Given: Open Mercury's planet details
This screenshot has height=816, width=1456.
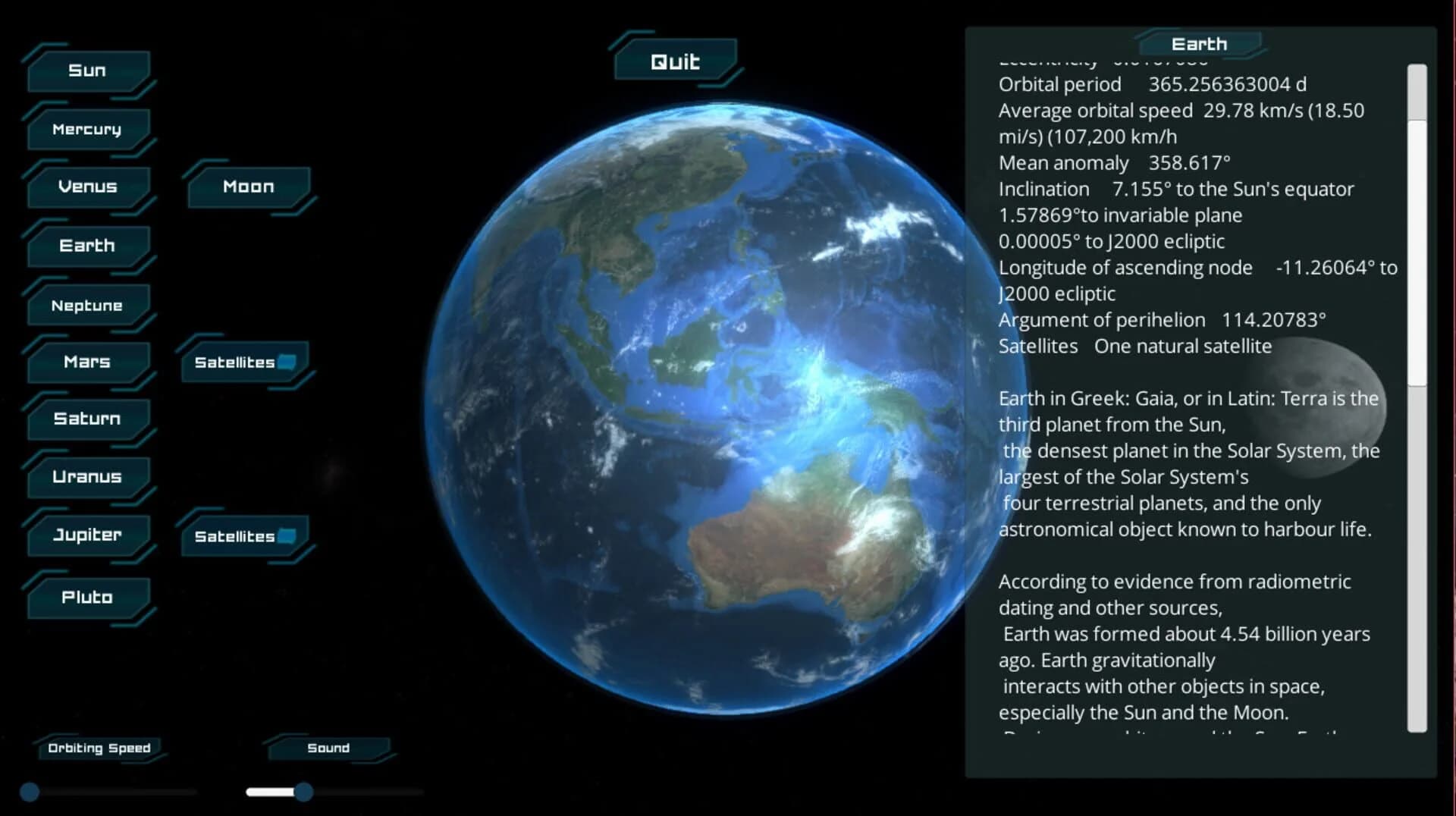Looking at the screenshot, I should click(87, 129).
